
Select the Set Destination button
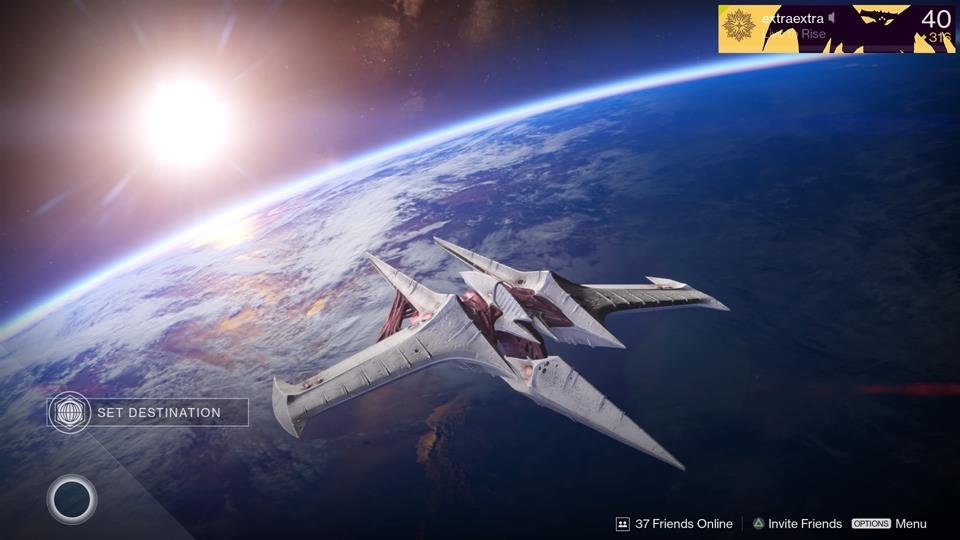pyautogui.click(x=148, y=412)
